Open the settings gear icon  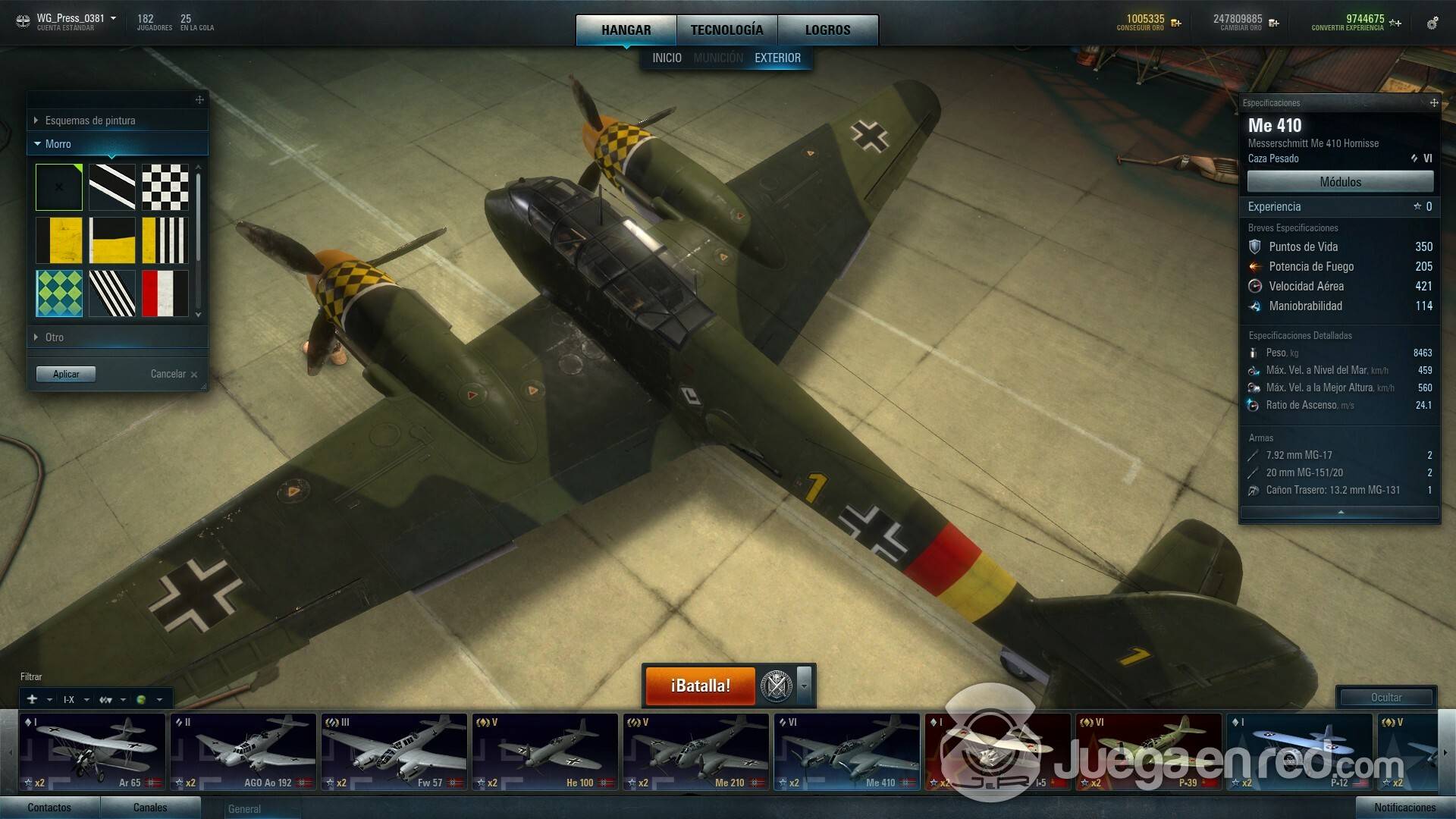coord(1432,24)
